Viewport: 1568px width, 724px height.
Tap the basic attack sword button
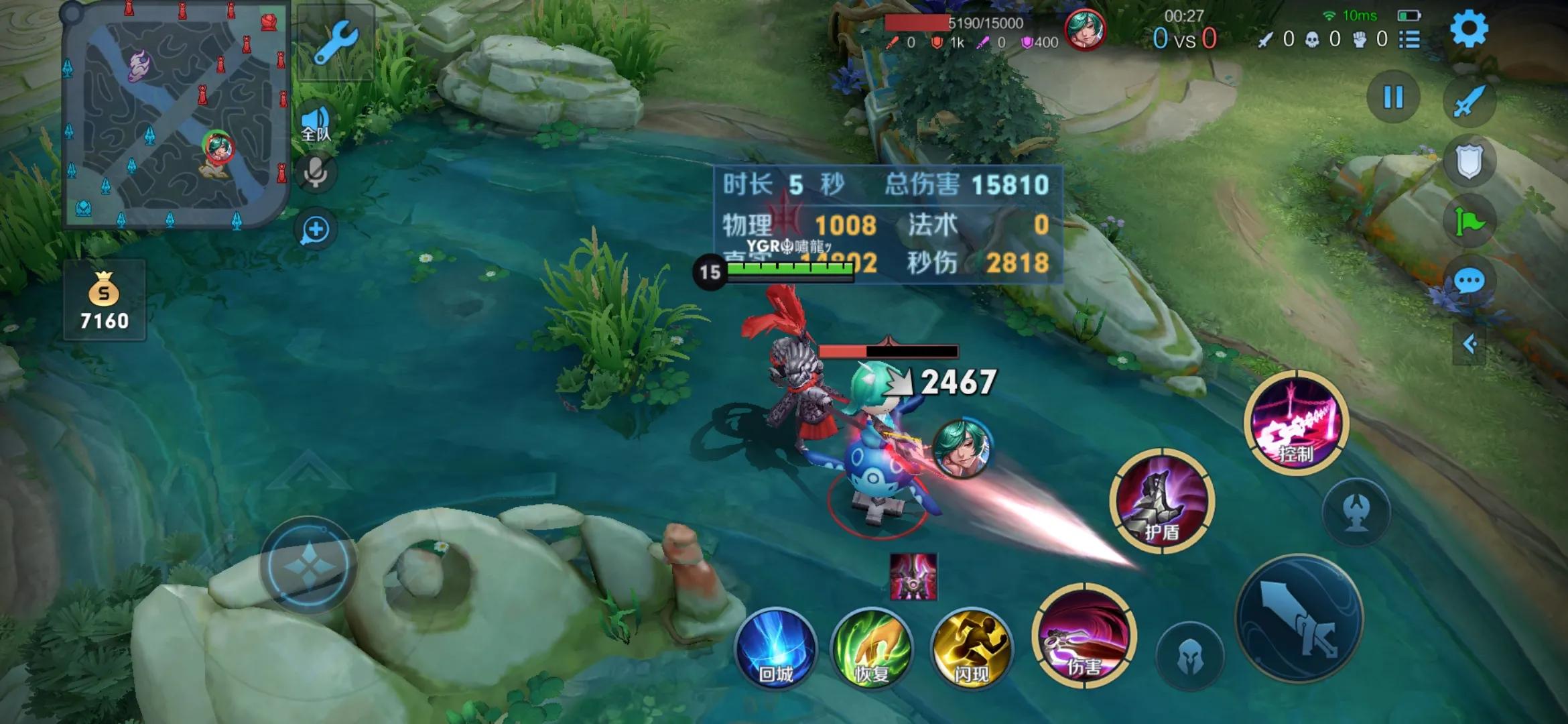coord(1299,618)
